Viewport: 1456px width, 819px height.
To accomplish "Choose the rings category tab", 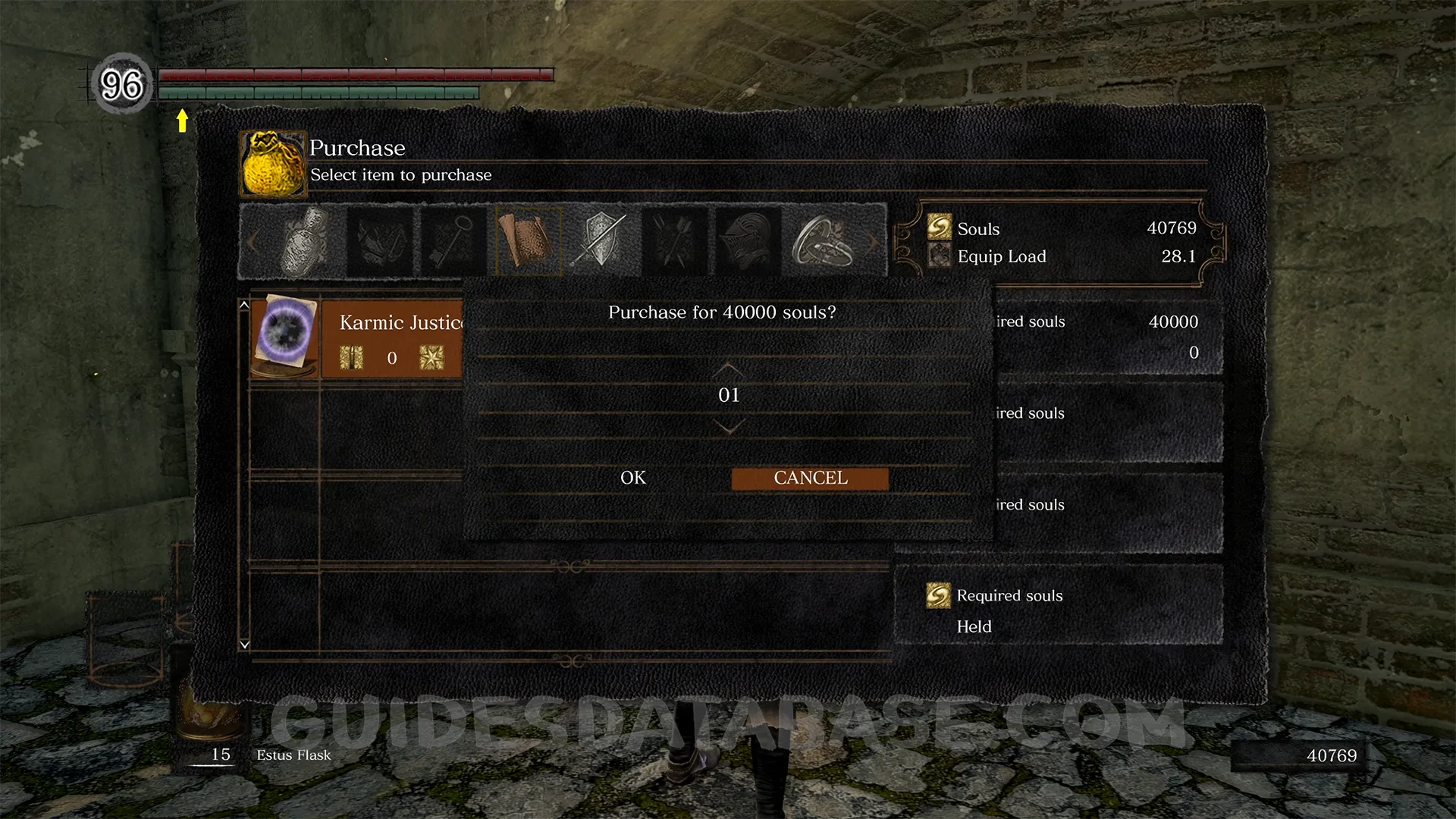I will 822,241.
